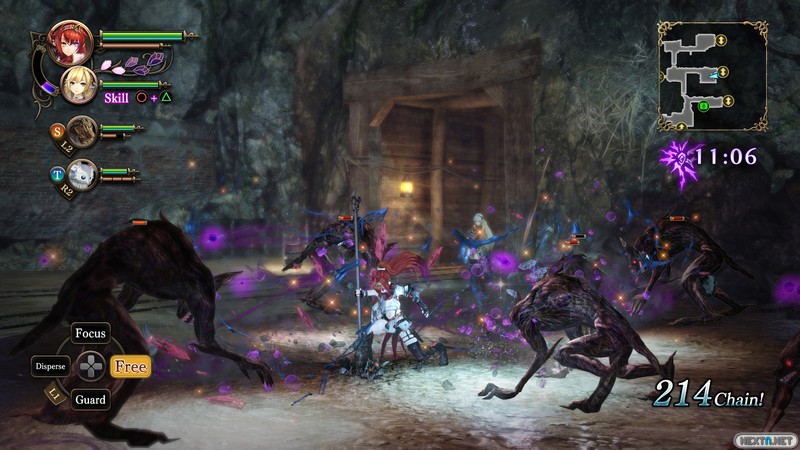The image size is (800, 450).
Task: Choose the white Servan portrait marked T
Action: (x=82, y=172)
